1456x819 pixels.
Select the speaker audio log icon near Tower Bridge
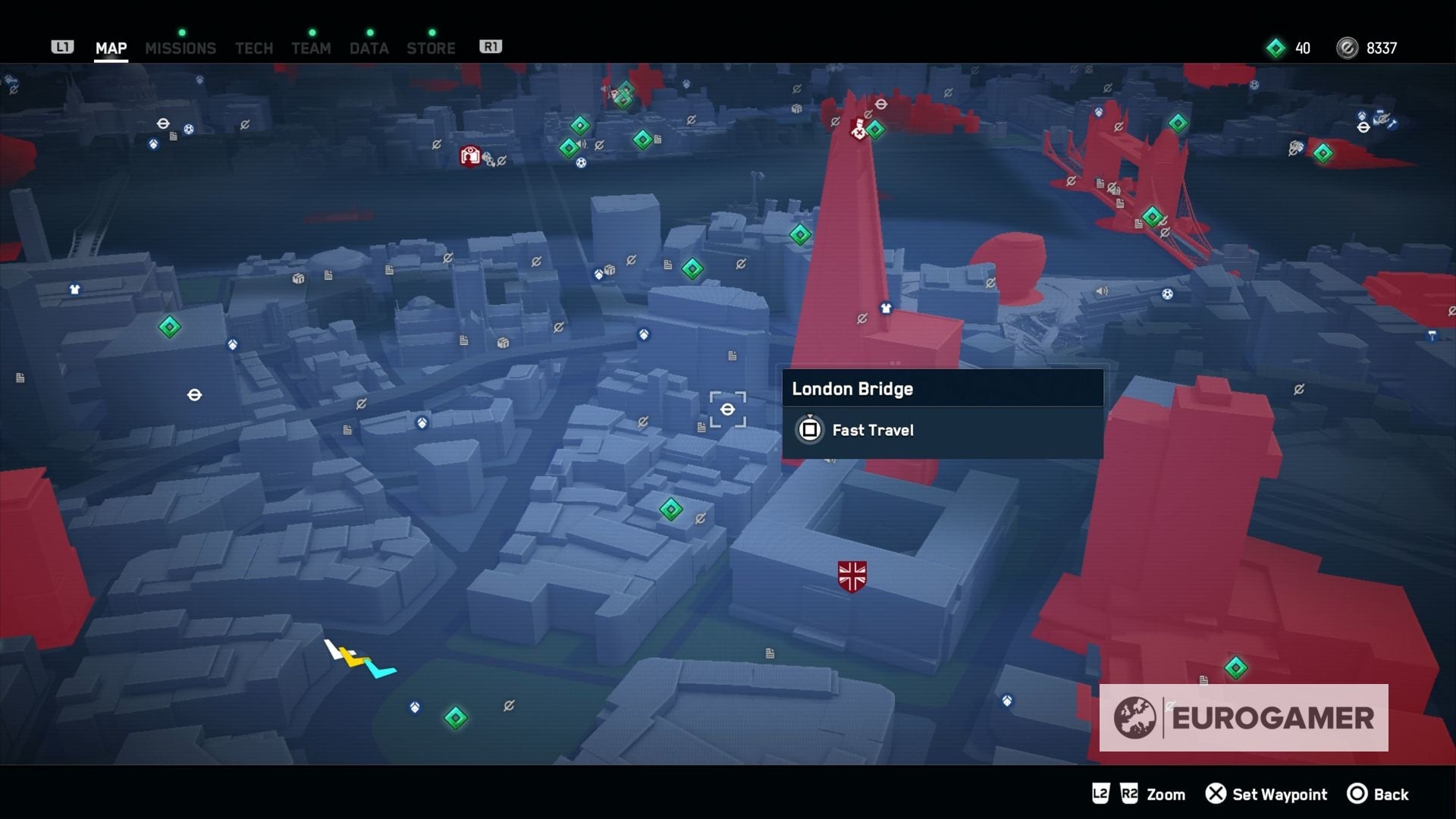coord(1102,291)
